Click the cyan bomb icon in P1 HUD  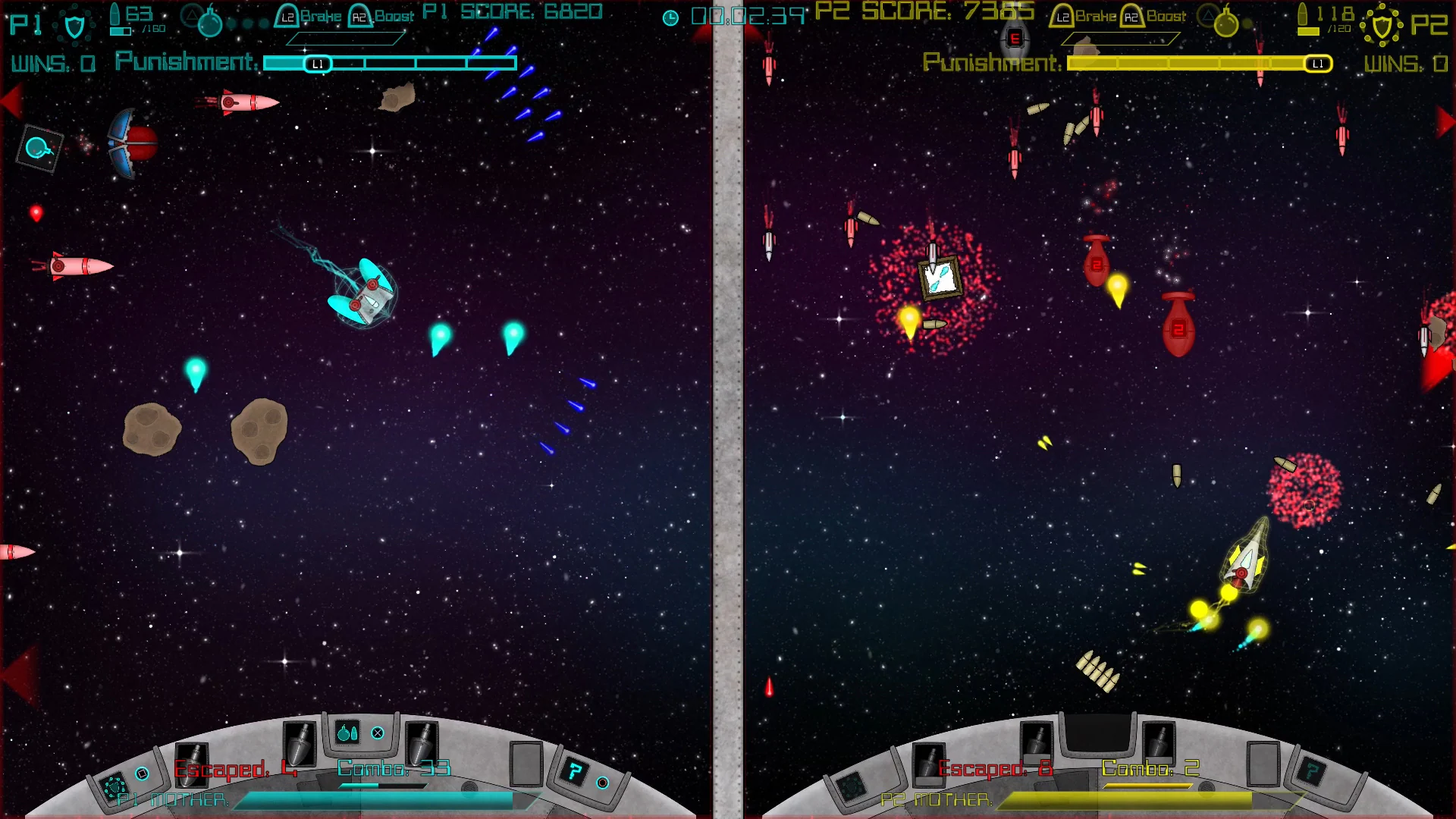(x=211, y=24)
